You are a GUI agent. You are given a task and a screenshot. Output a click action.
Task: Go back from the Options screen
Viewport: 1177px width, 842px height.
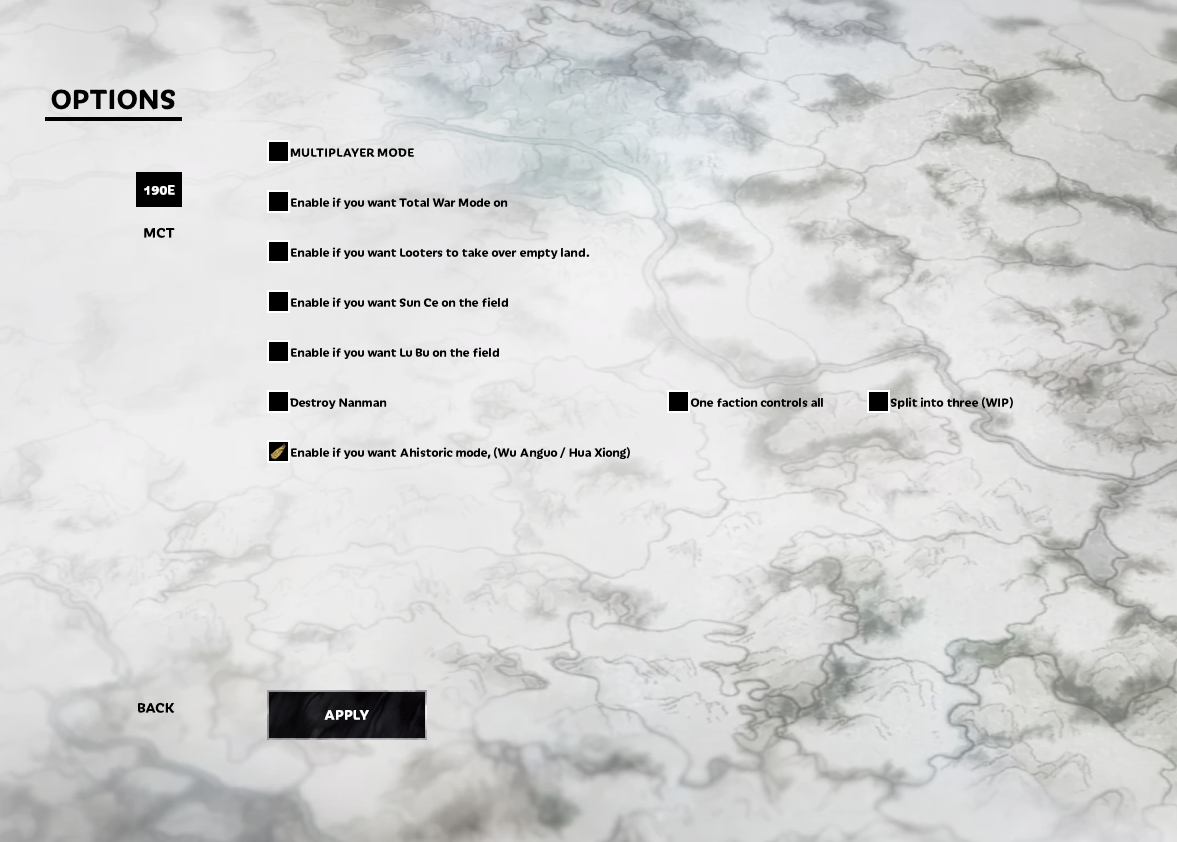(156, 708)
